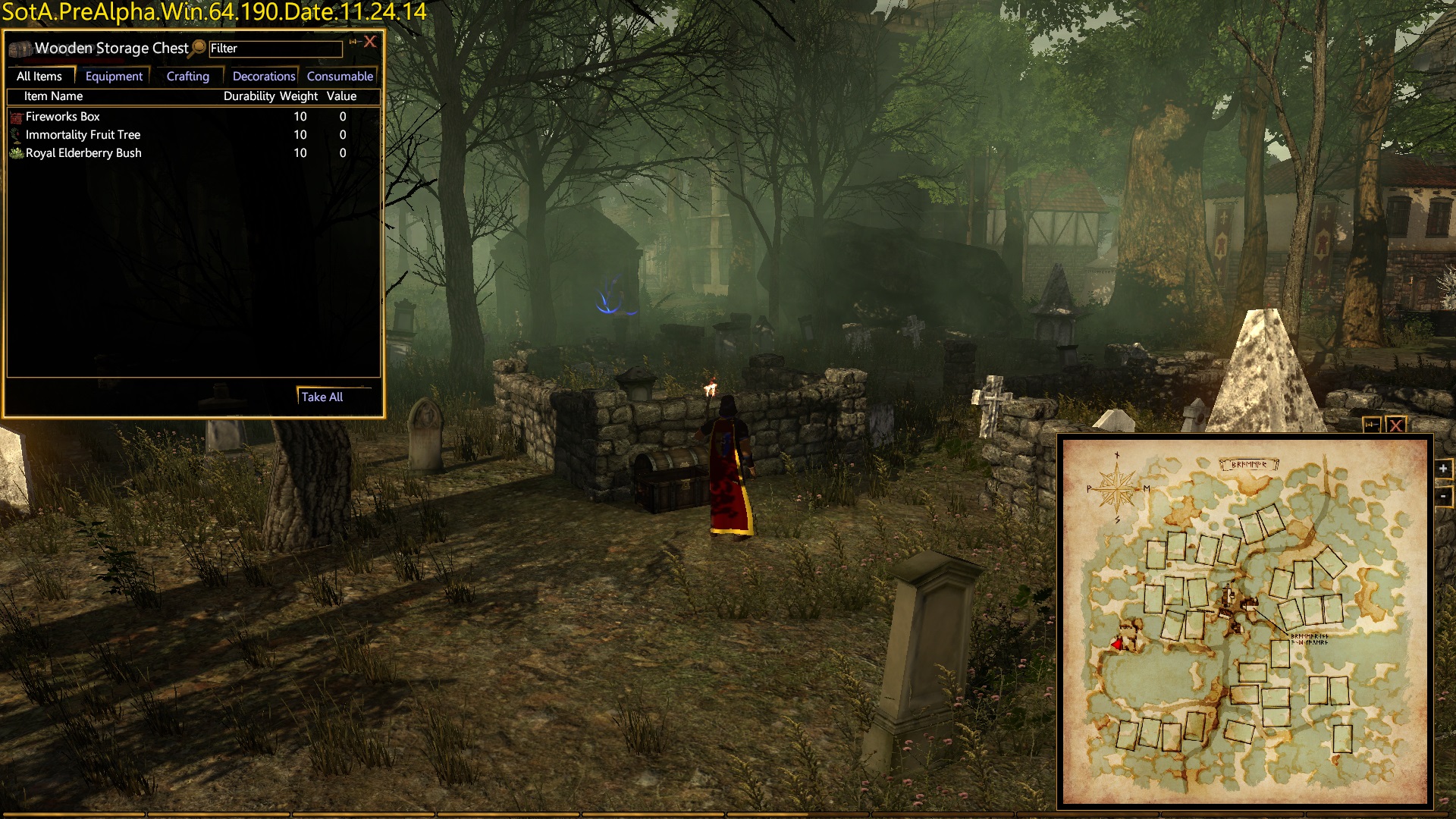Close the map window

tap(1395, 425)
